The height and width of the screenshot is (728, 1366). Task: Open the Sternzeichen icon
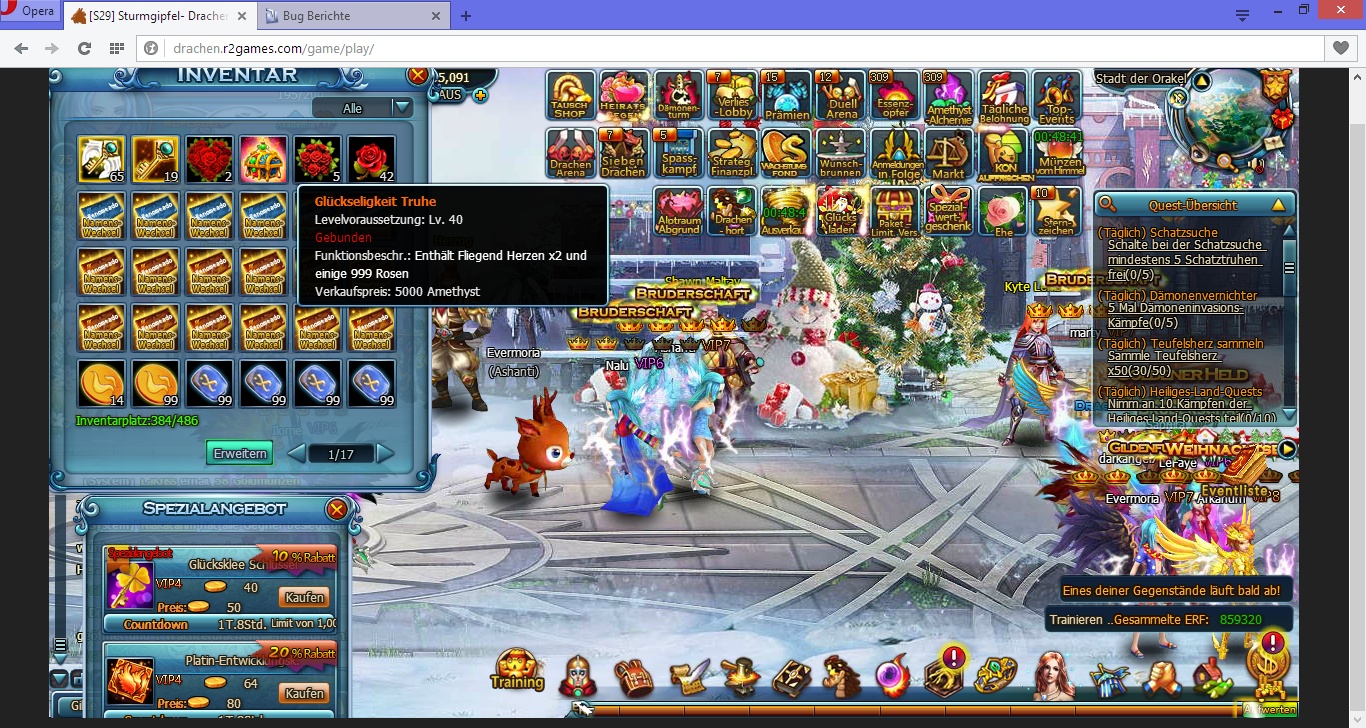(x=1056, y=211)
